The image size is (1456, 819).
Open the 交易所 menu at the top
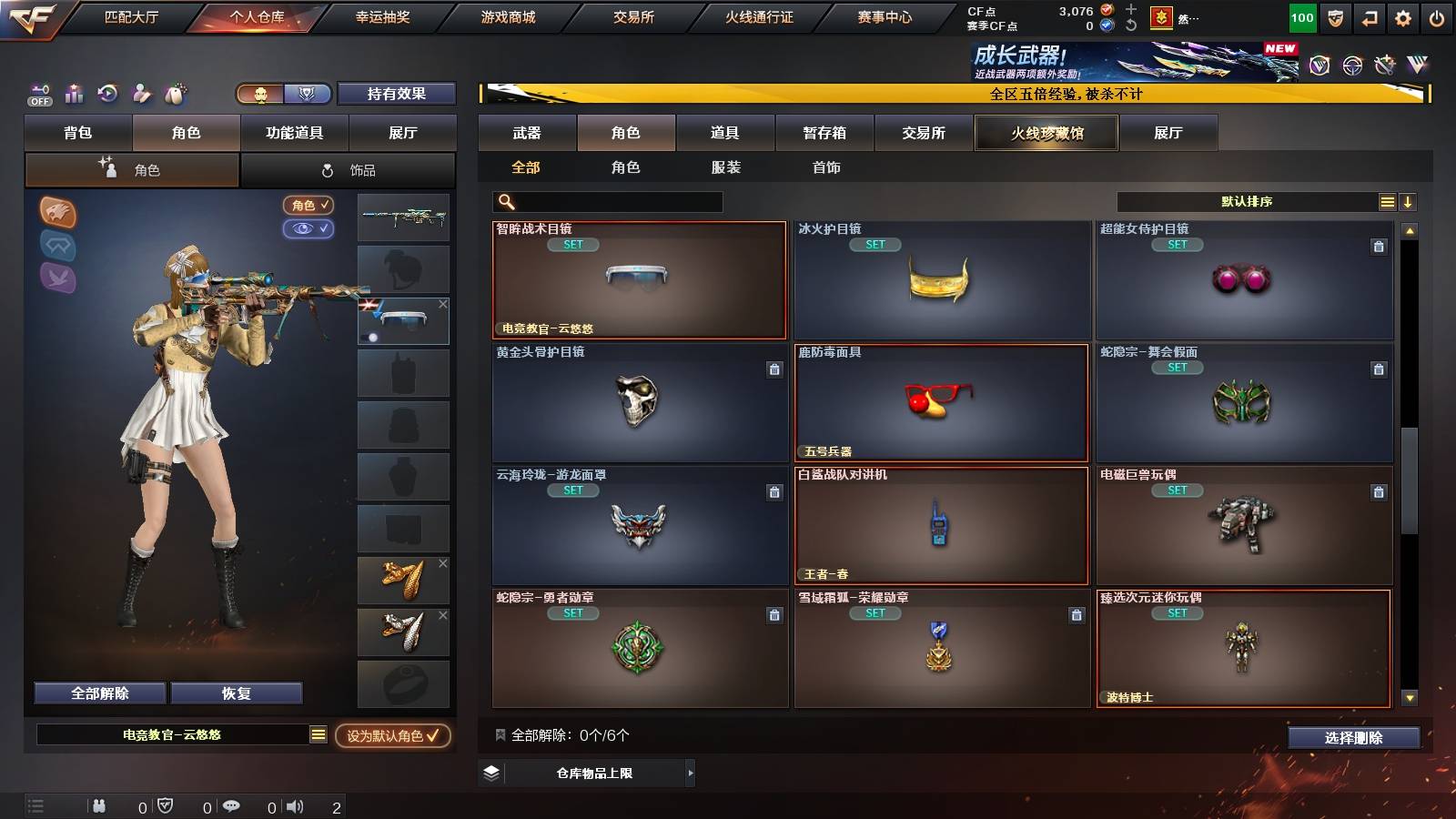pos(633,16)
